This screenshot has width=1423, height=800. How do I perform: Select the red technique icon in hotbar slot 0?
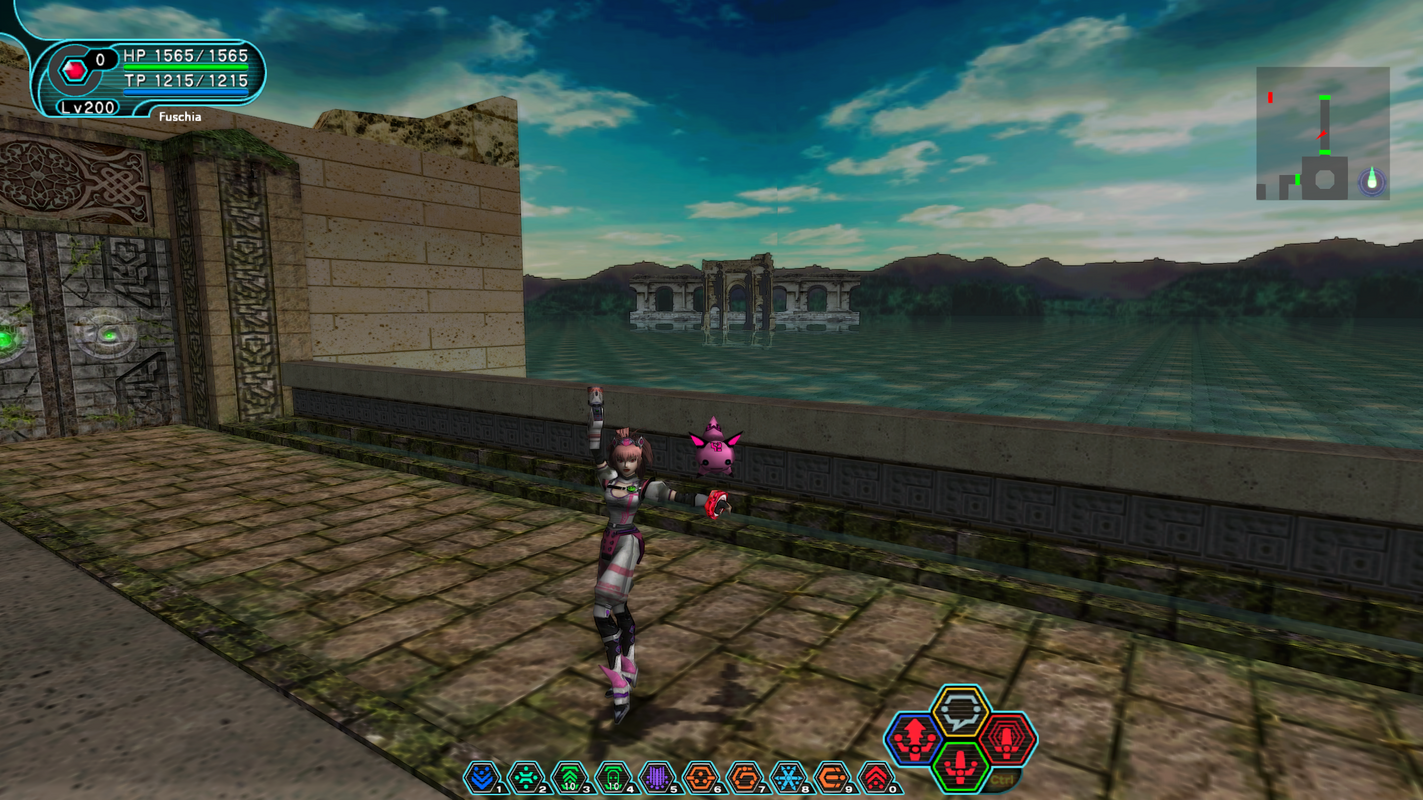pos(877,775)
